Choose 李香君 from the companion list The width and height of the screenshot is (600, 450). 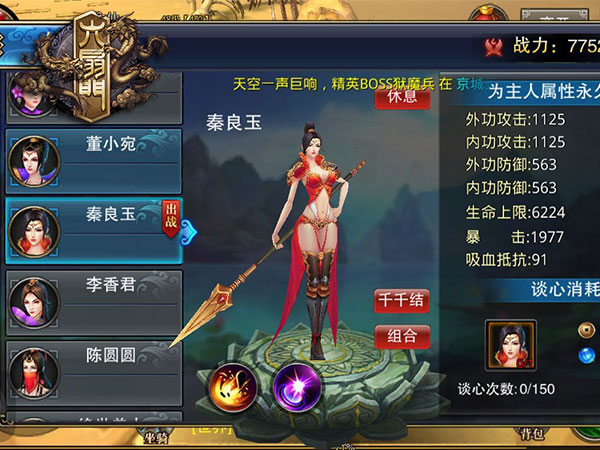[94, 298]
